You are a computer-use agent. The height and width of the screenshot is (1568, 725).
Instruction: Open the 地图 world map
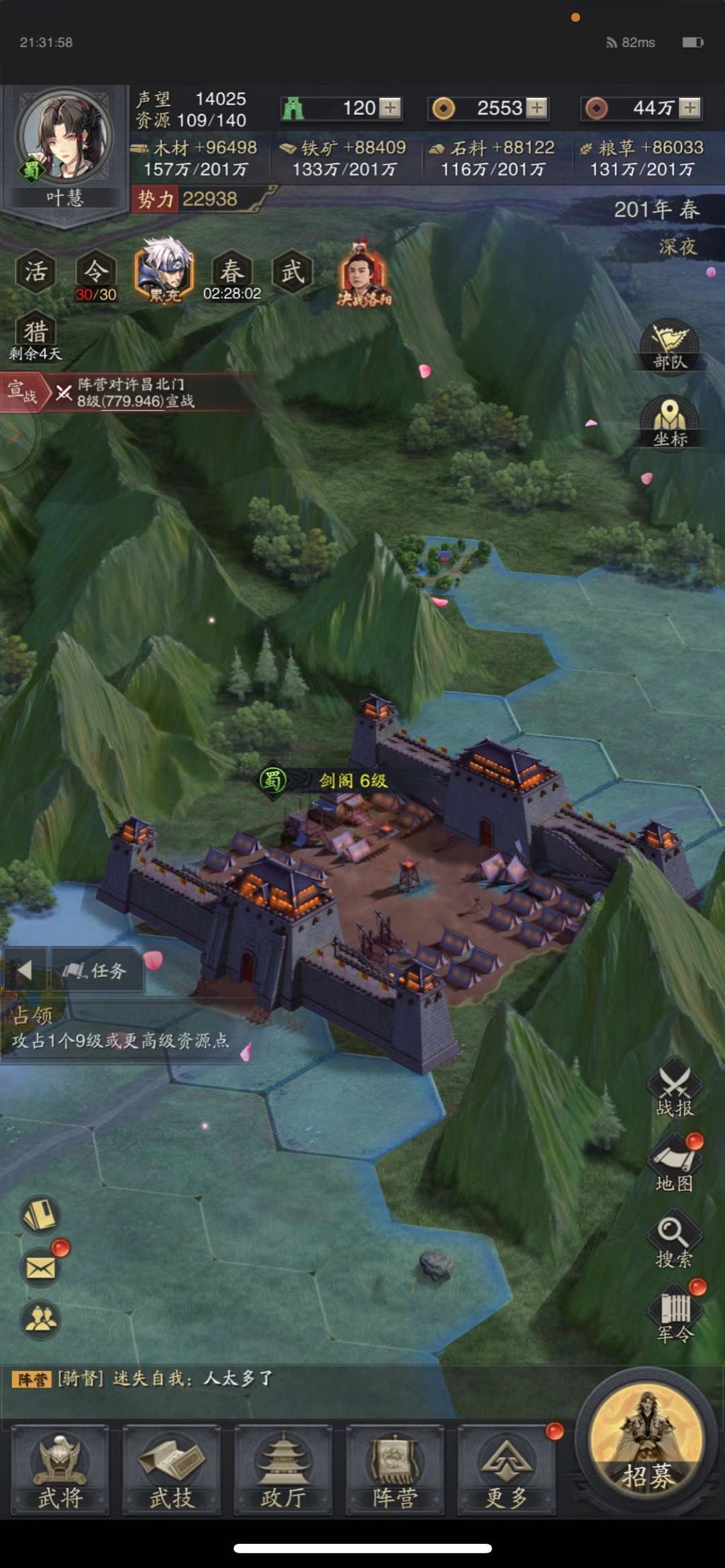point(674,1164)
